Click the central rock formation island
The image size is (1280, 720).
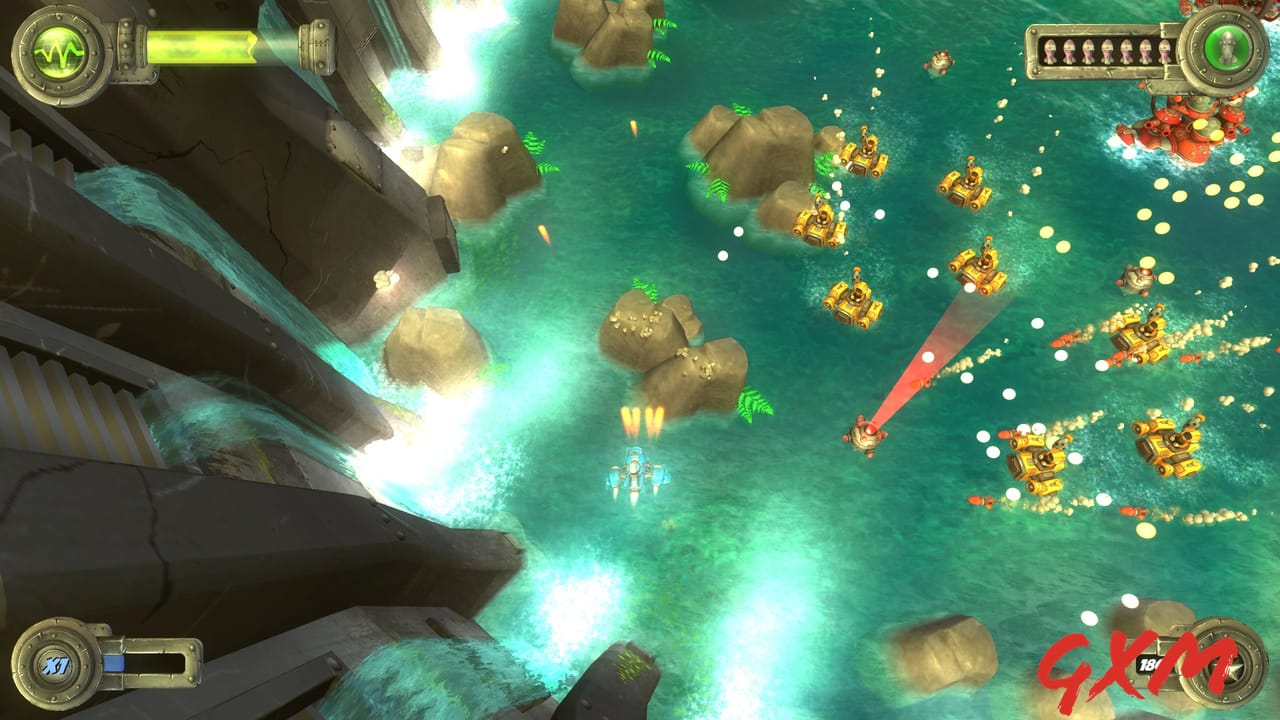click(x=670, y=350)
